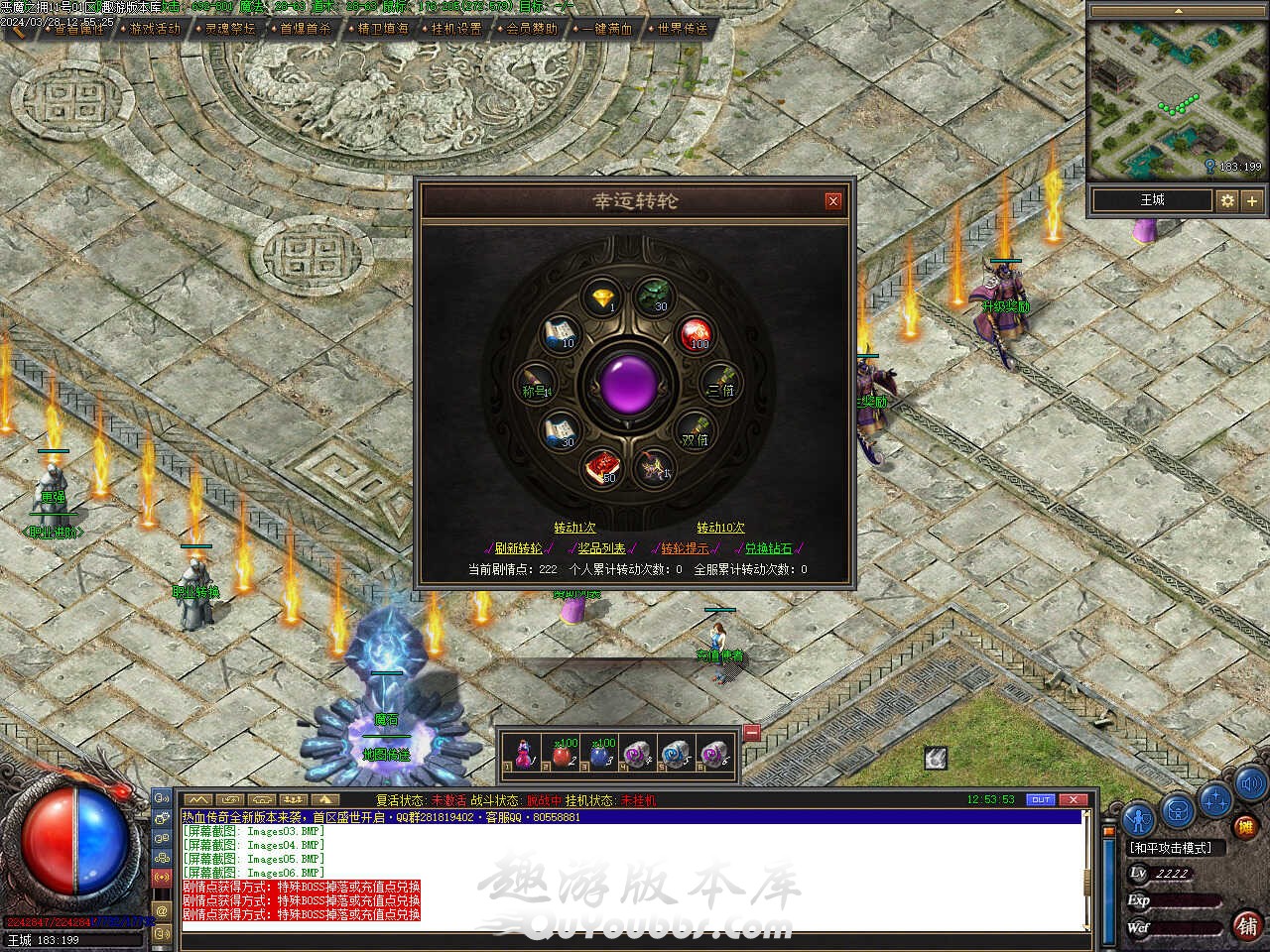
Task: Select 世界传送 world teleport menu
Action: pos(683,29)
